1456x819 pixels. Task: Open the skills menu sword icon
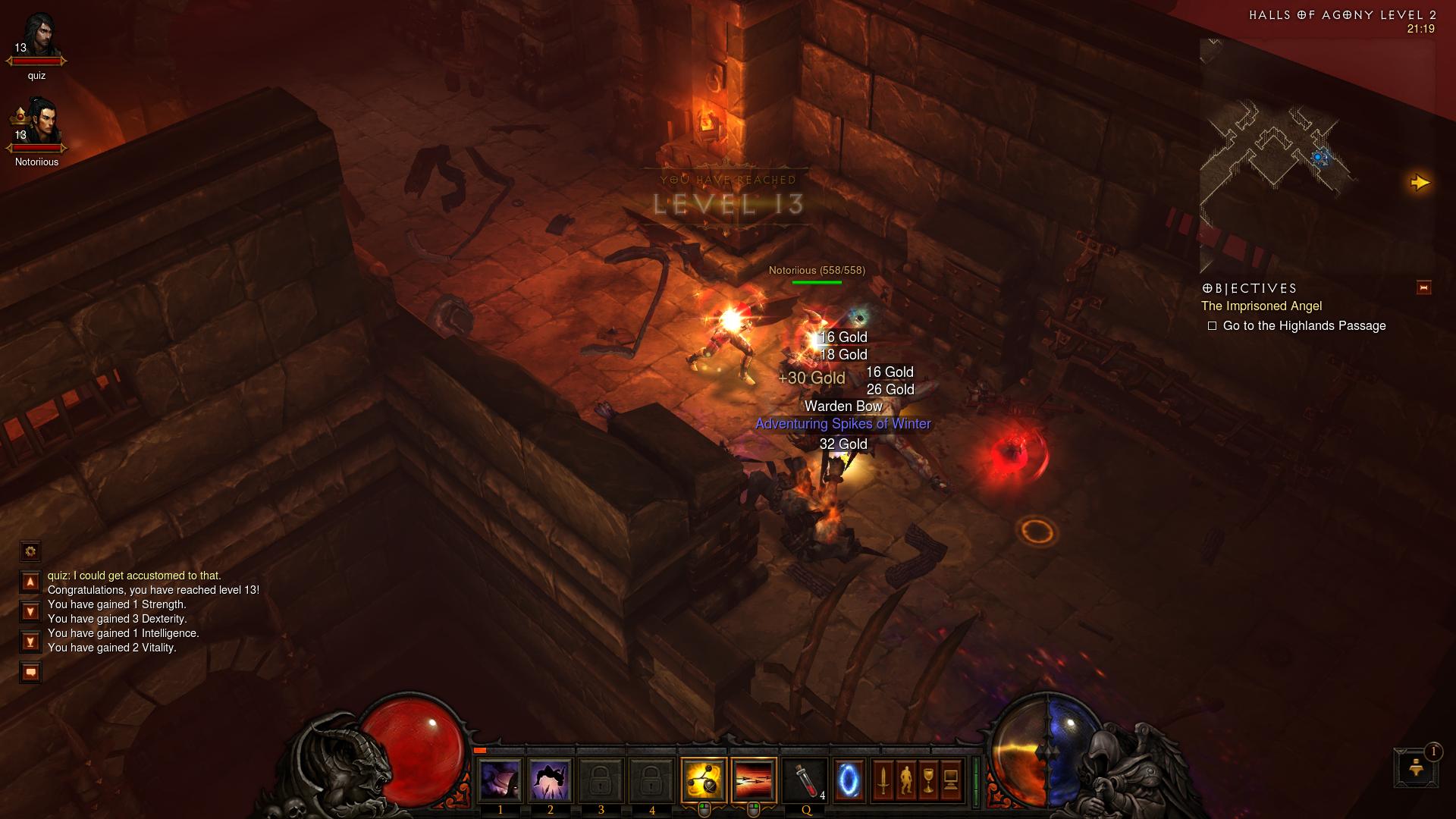tap(883, 780)
